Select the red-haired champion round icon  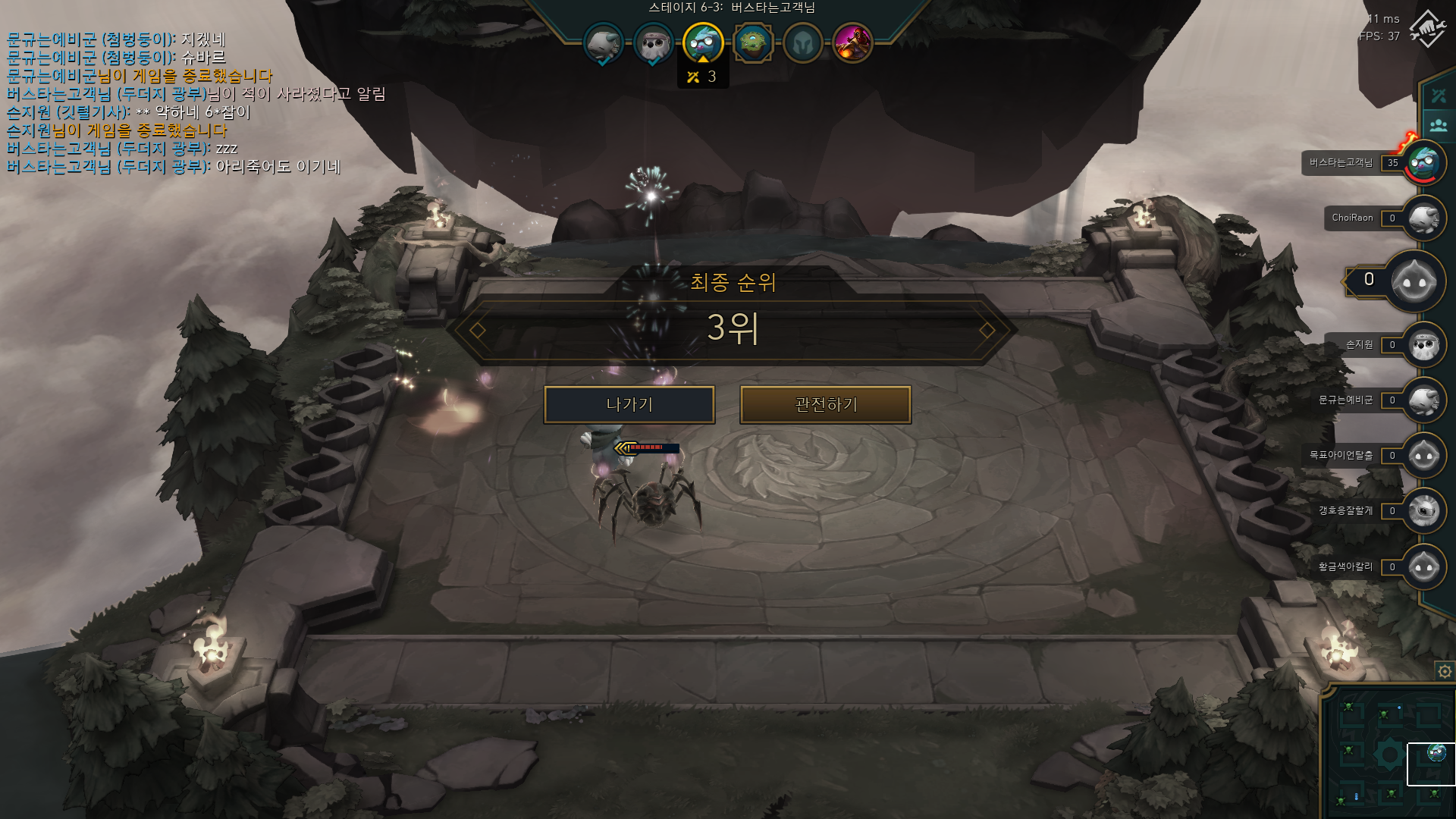852,43
